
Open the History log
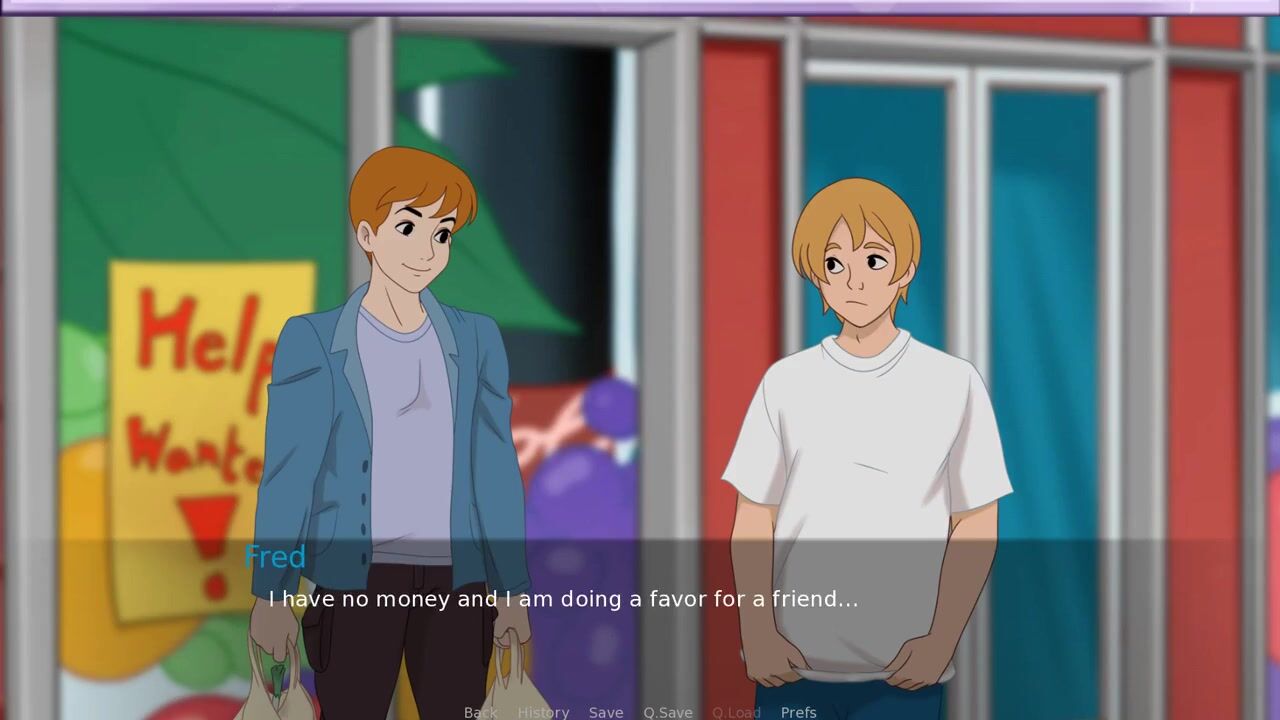coord(543,712)
